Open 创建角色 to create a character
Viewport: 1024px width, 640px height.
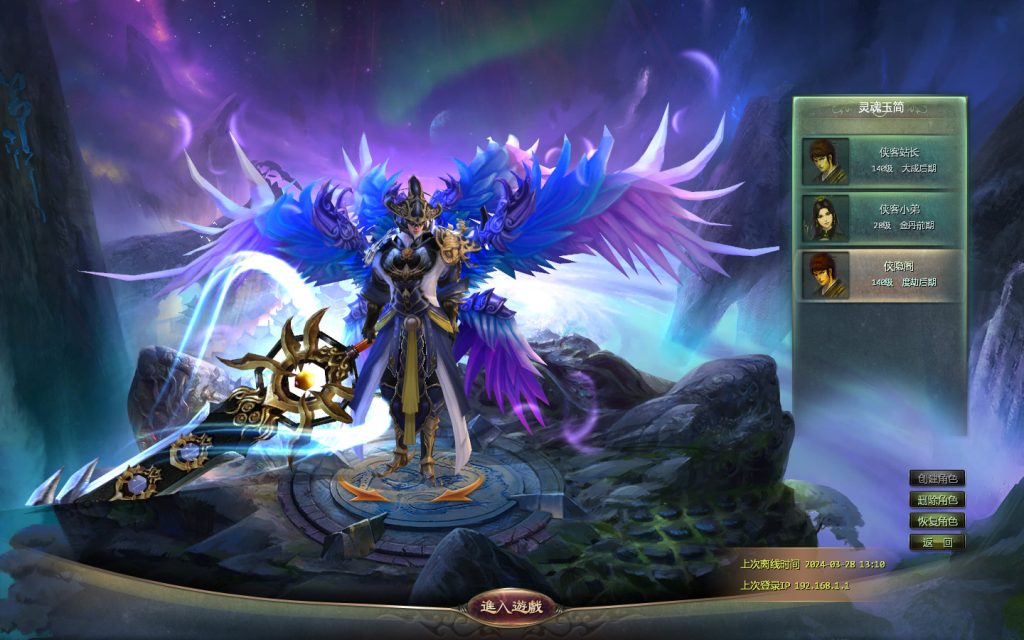(x=937, y=479)
